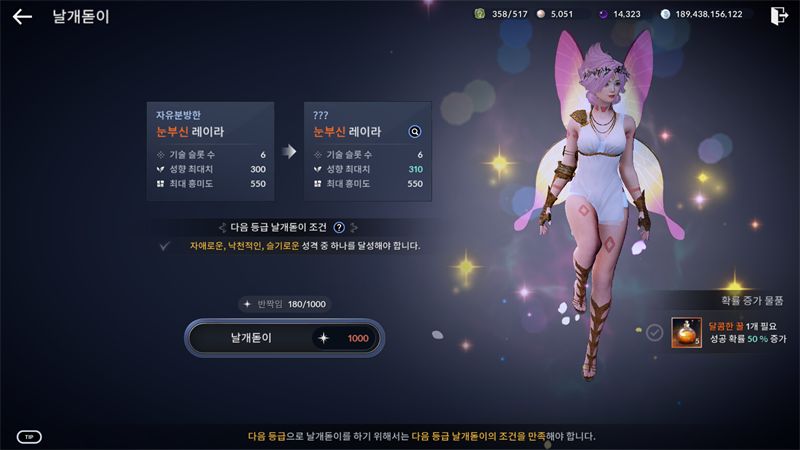Open the magnifier preview for ??? 눈부신 레이라
This screenshot has height=450, width=800.
[x=415, y=131]
